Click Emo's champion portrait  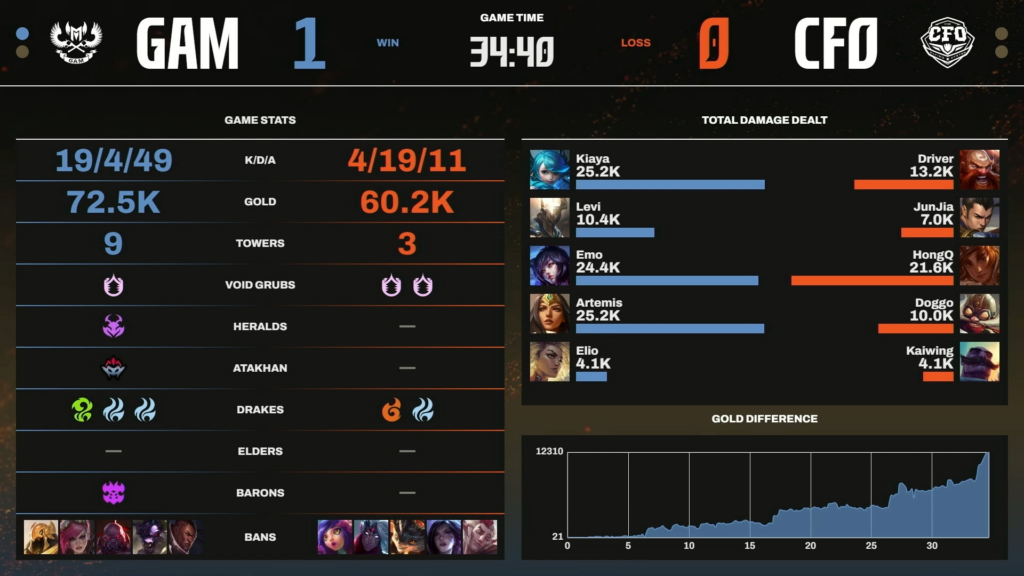[x=550, y=265]
